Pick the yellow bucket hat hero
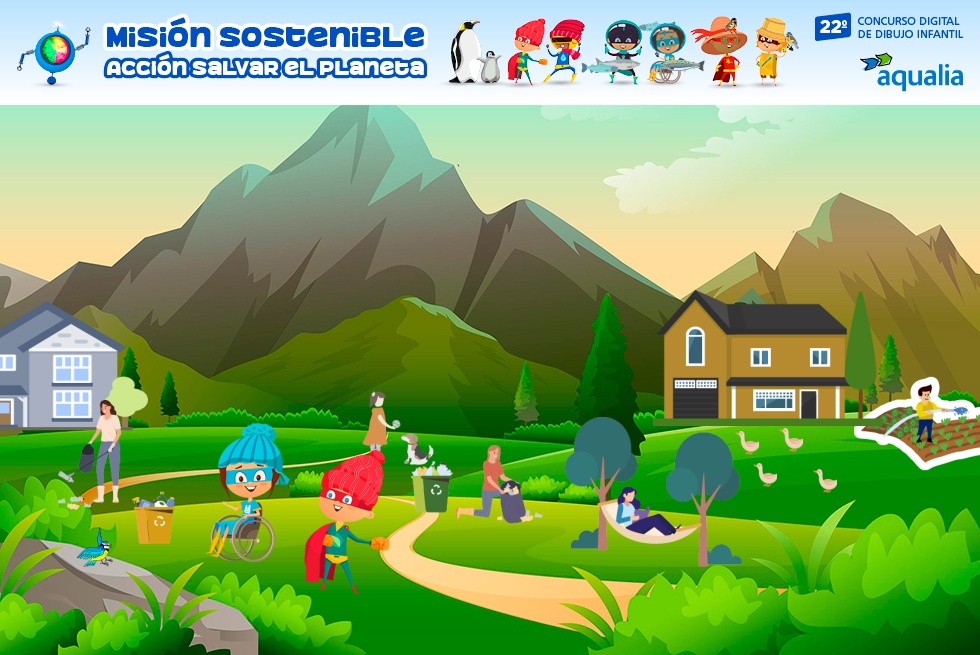Image resolution: width=980 pixels, height=655 pixels. 771,50
